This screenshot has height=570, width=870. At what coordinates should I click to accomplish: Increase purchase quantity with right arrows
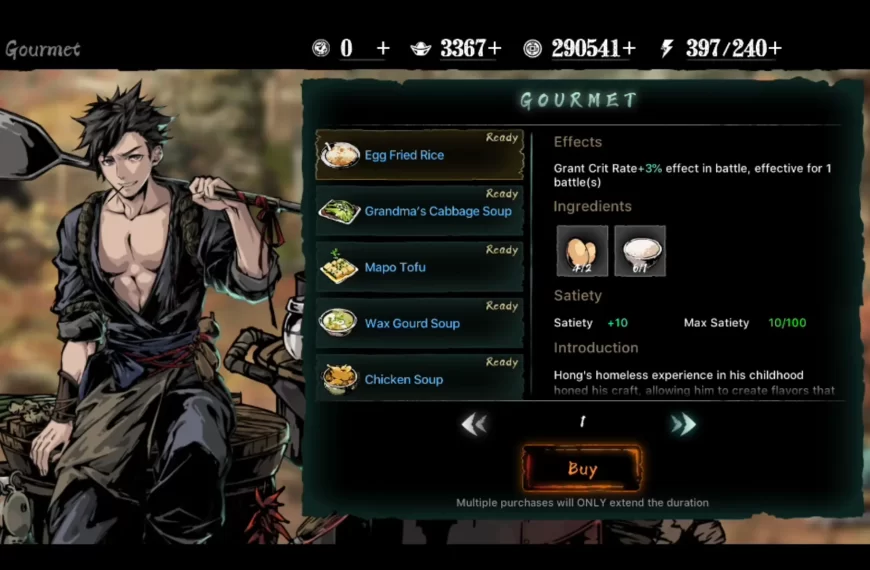(x=684, y=424)
